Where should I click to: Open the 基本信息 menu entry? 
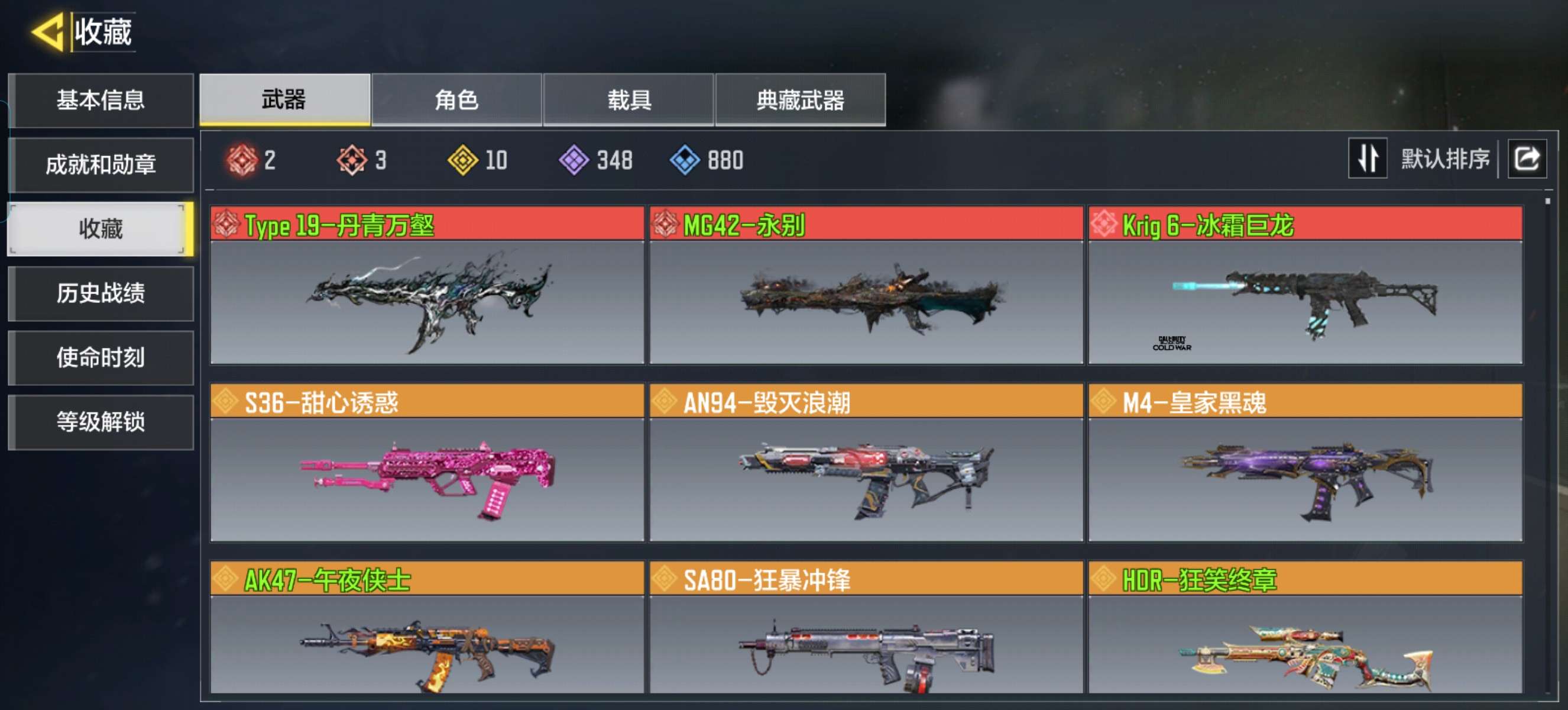pos(101,100)
